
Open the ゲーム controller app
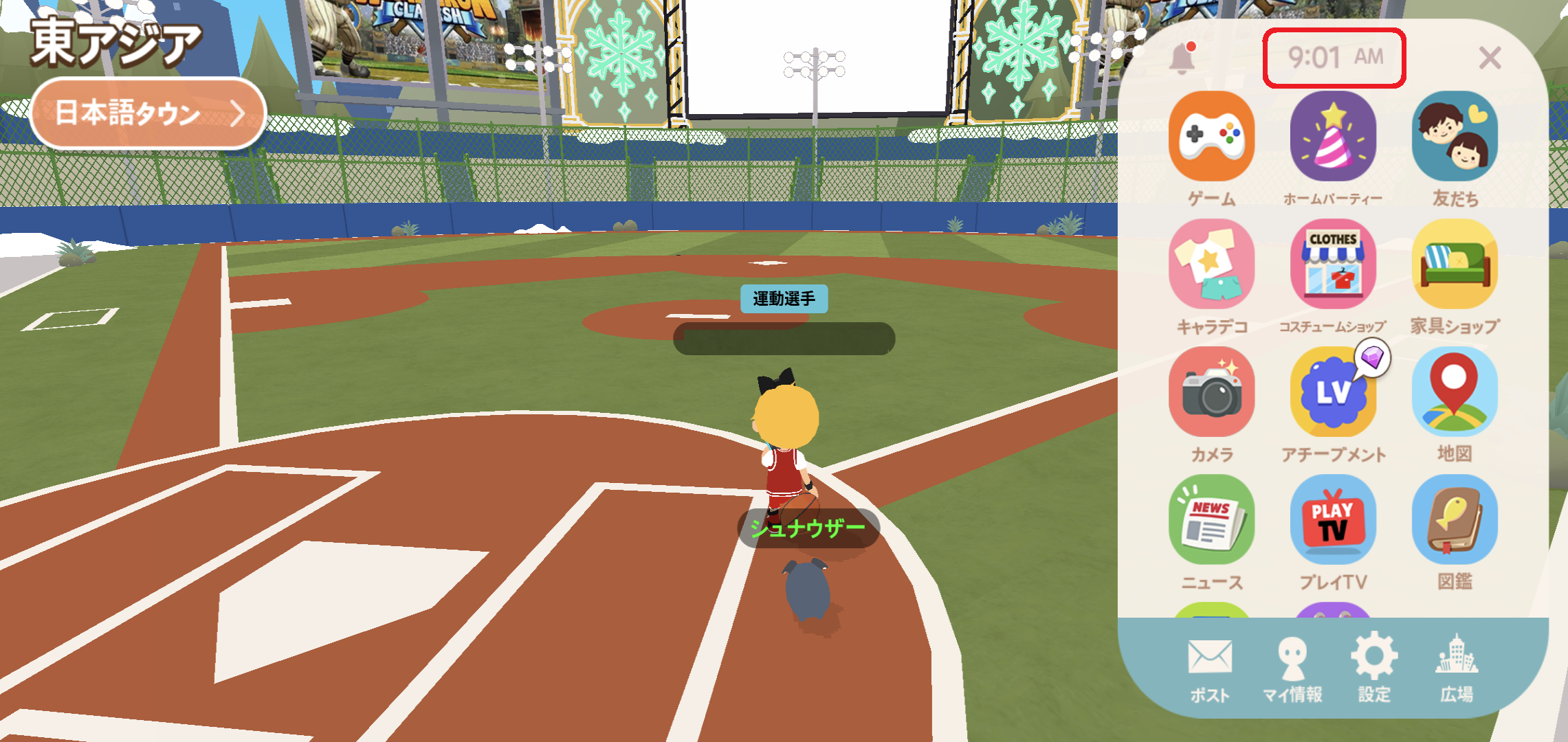click(x=1211, y=137)
